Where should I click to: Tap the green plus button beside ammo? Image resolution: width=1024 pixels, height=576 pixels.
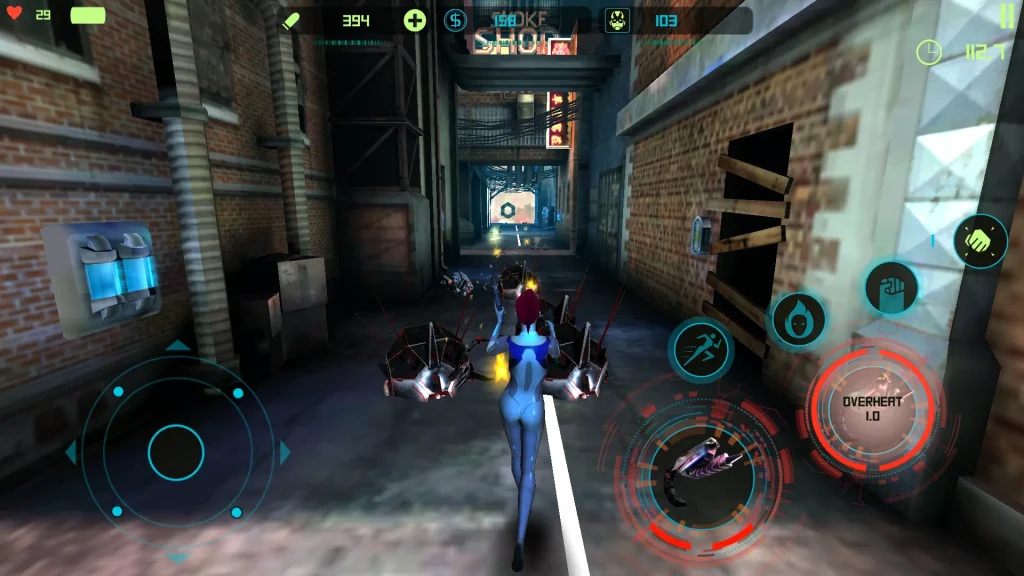pyautogui.click(x=415, y=20)
